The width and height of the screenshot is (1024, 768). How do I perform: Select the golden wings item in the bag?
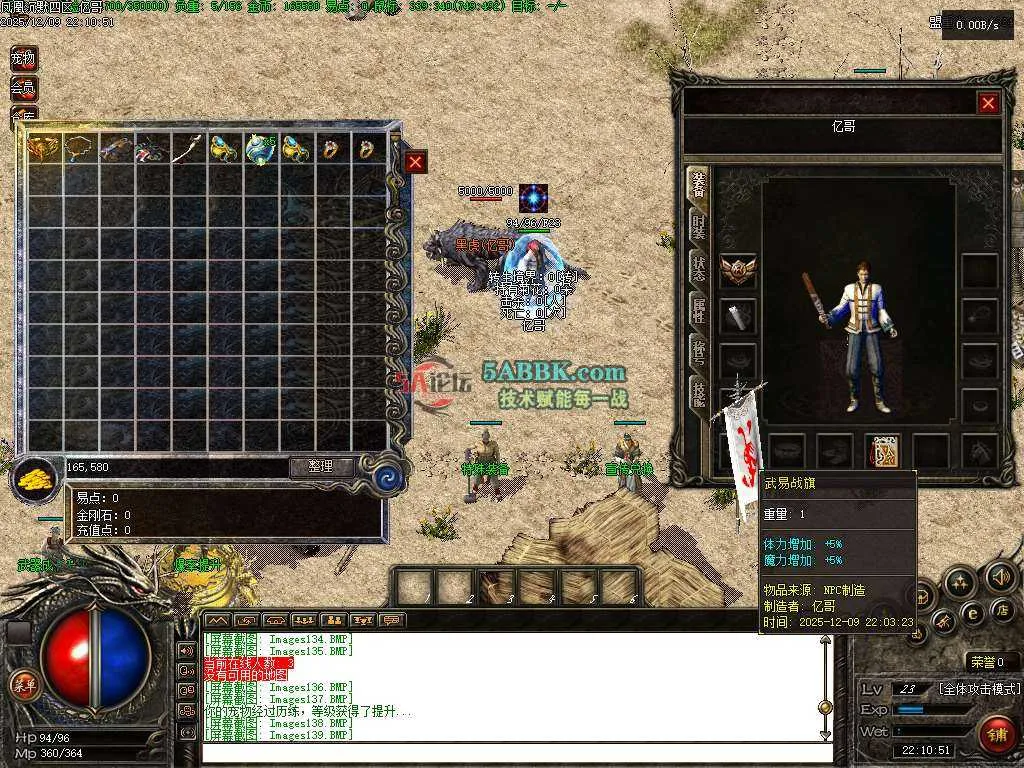(x=43, y=150)
